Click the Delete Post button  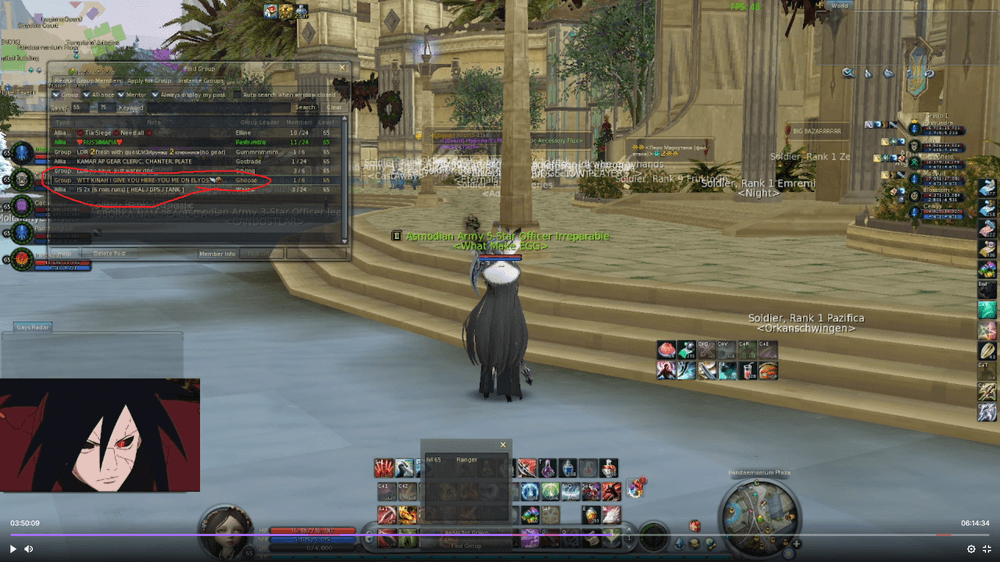tap(108, 254)
